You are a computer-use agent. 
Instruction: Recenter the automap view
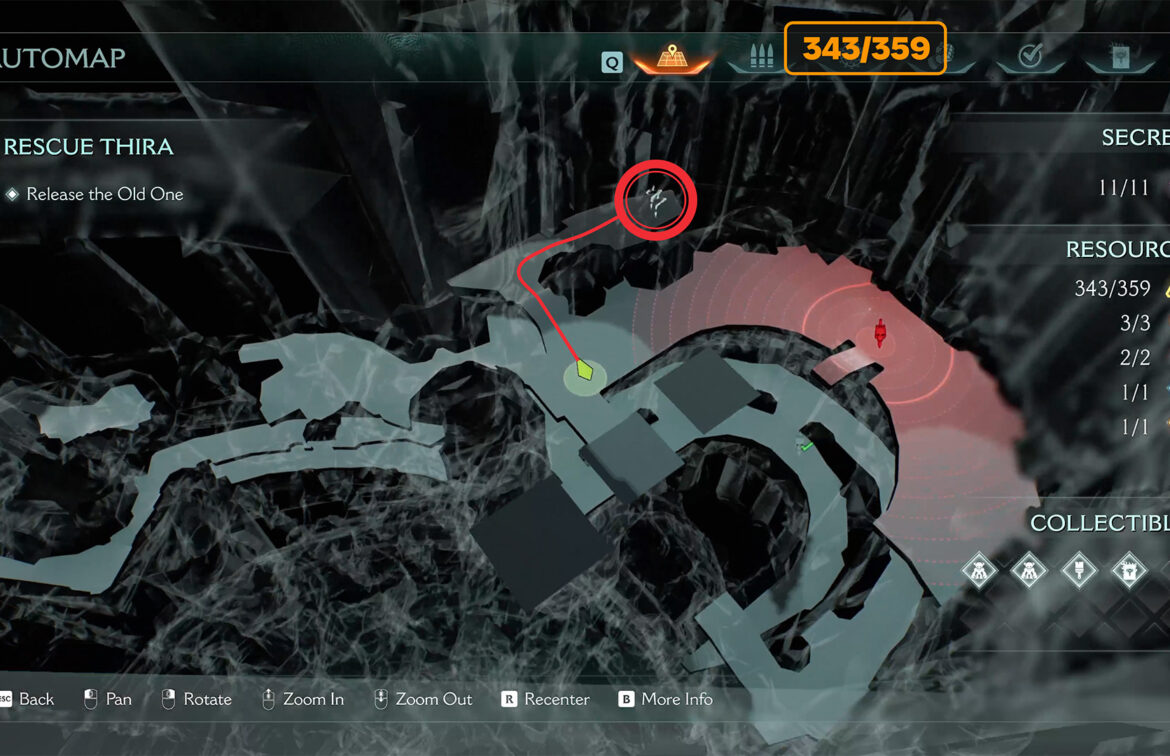546,699
